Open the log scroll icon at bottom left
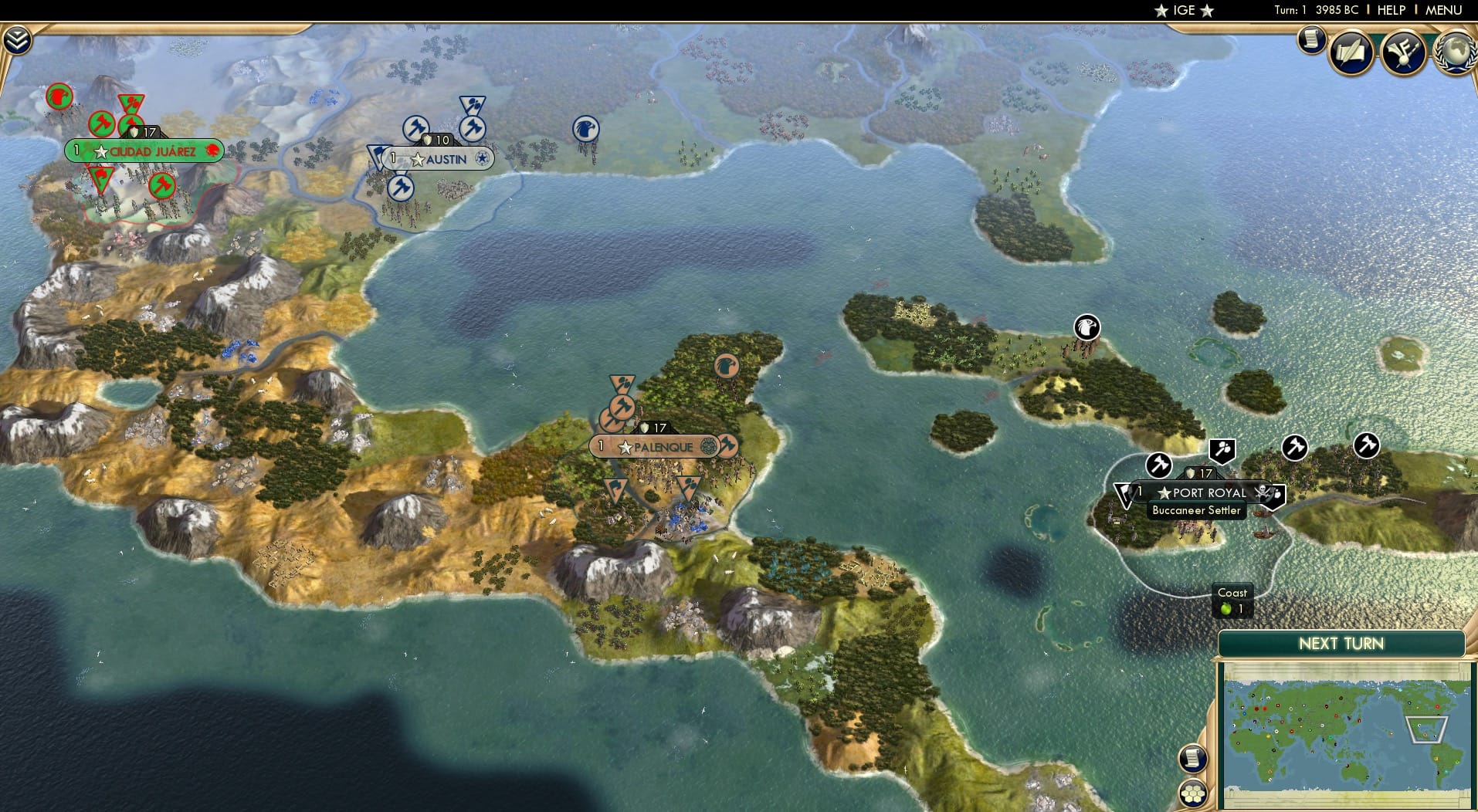This screenshot has width=1478, height=812. [1193, 759]
